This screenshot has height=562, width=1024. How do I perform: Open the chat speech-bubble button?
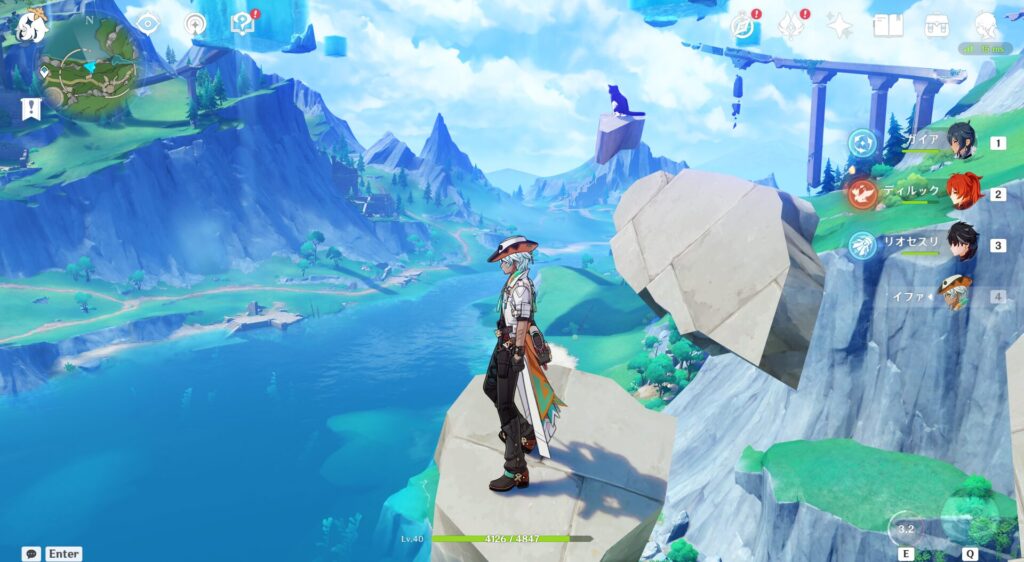pos(31,553)
